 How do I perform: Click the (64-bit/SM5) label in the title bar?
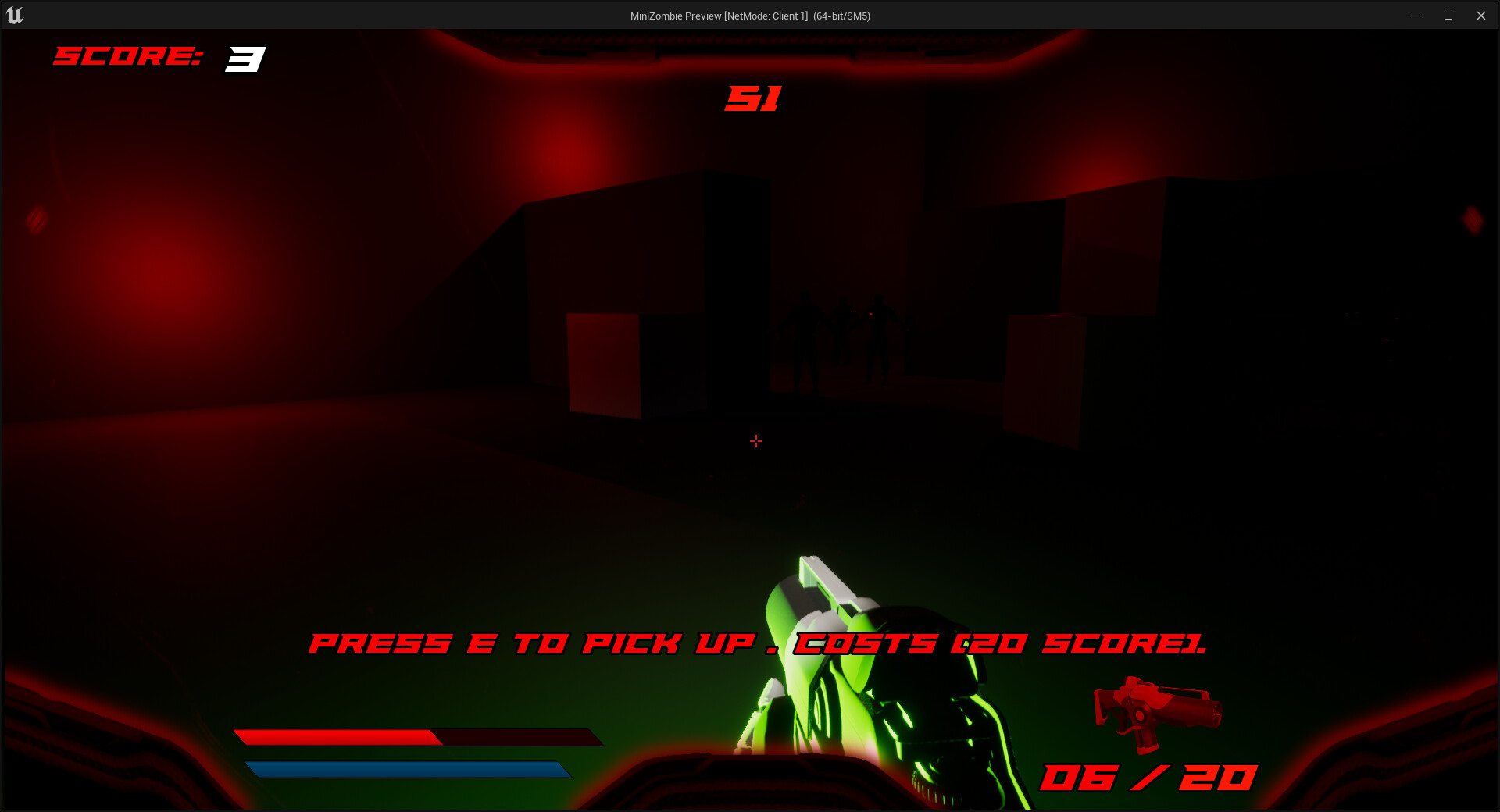coord(841,15)
